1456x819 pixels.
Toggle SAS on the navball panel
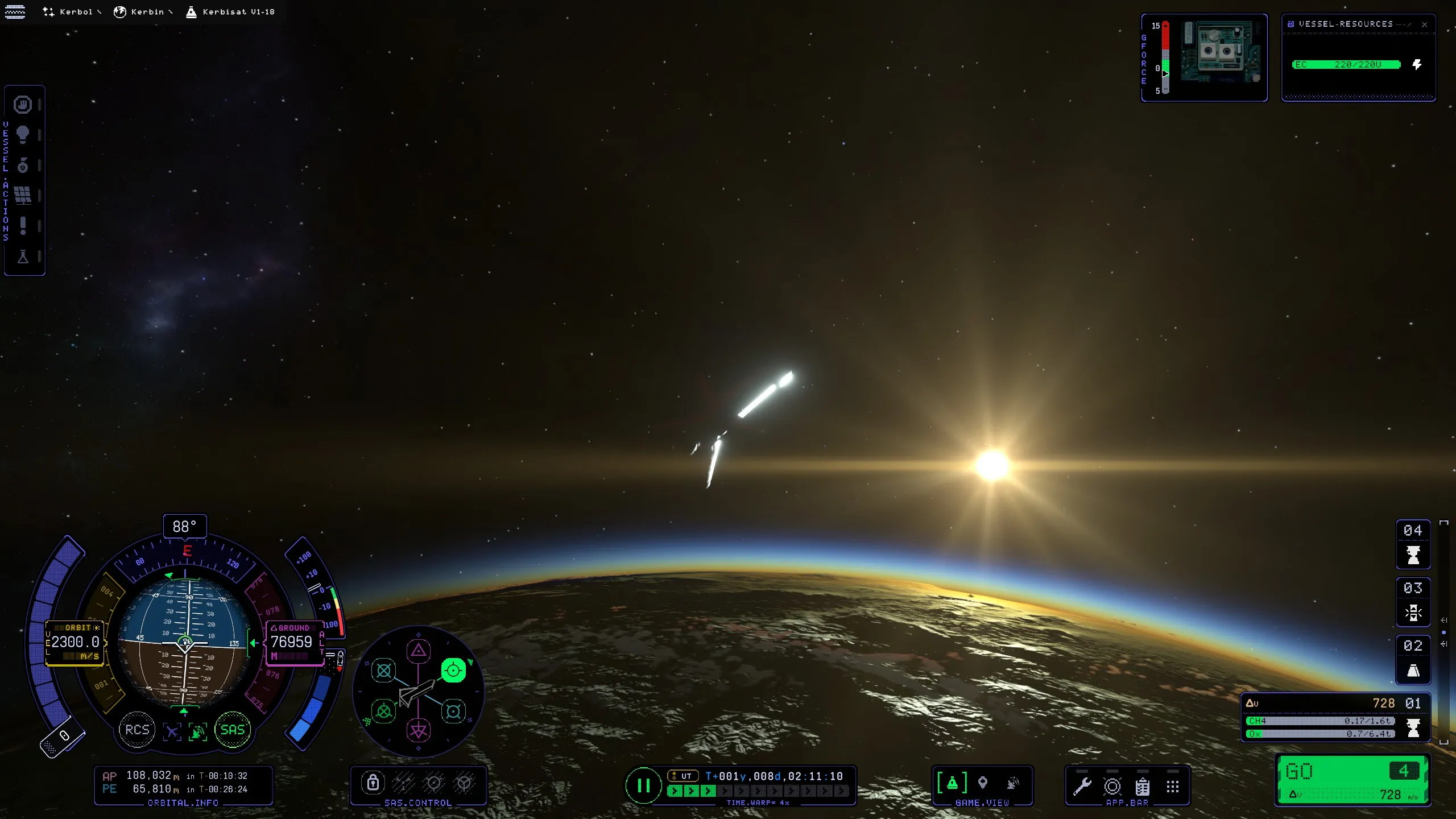232,730
